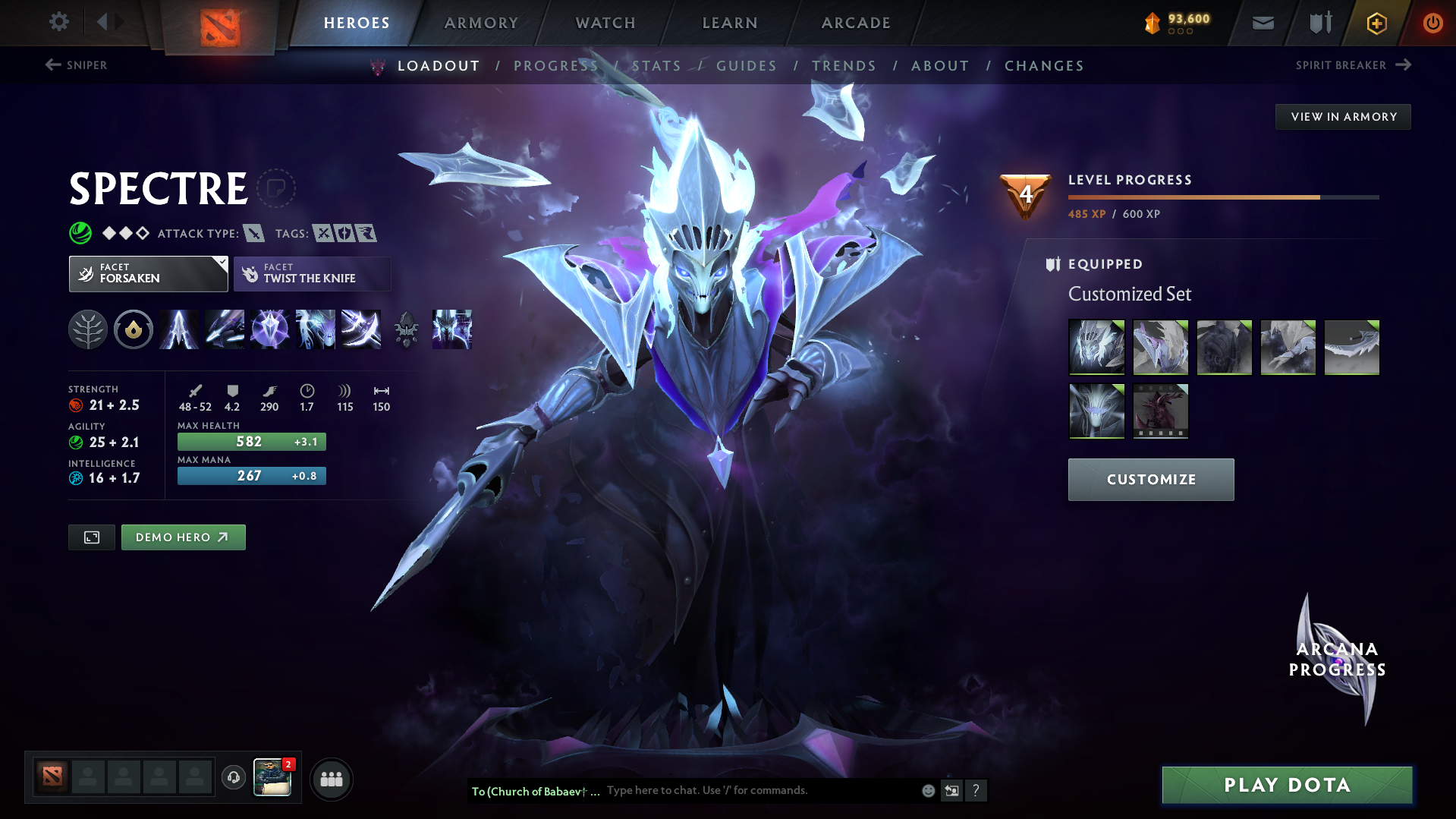Click the orange power button to exit
Image resolution: width=1456 pixels, height=819 pixels.
pos(1432,22)
